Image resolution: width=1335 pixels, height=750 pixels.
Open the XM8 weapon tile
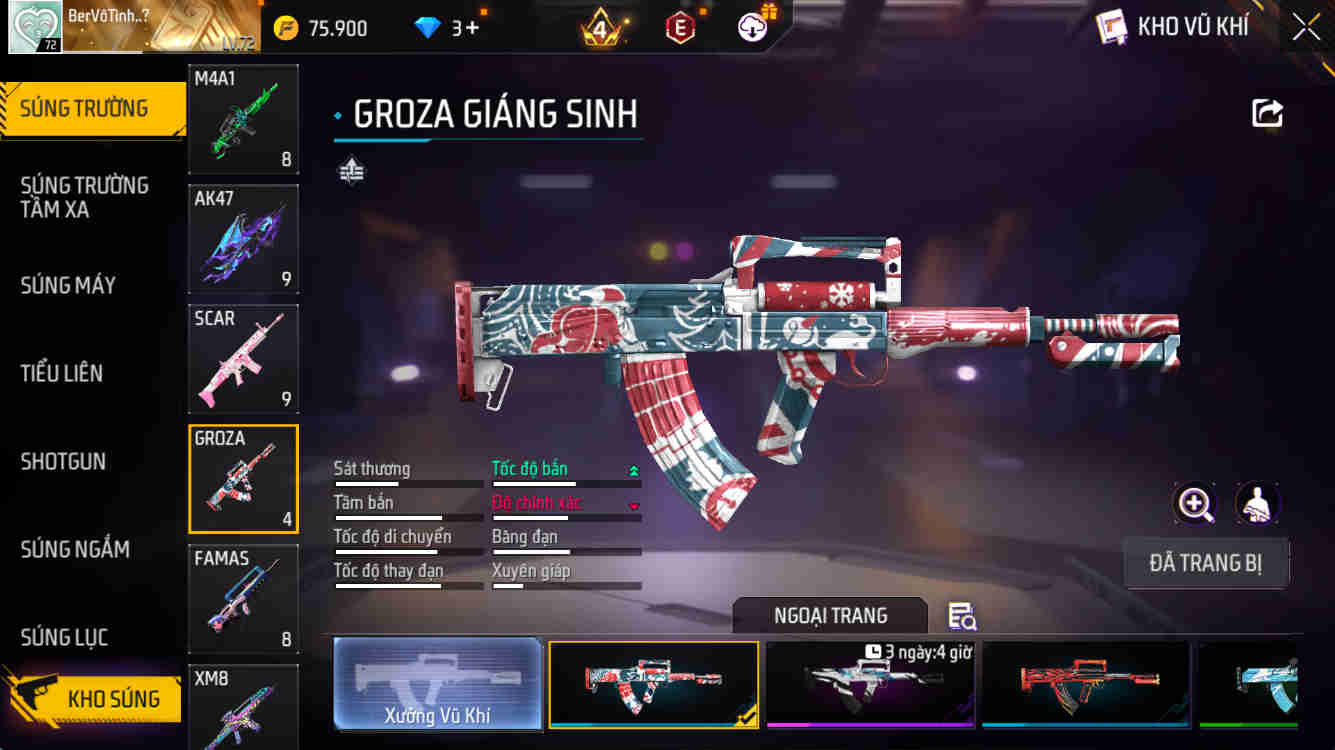point(243,706)
